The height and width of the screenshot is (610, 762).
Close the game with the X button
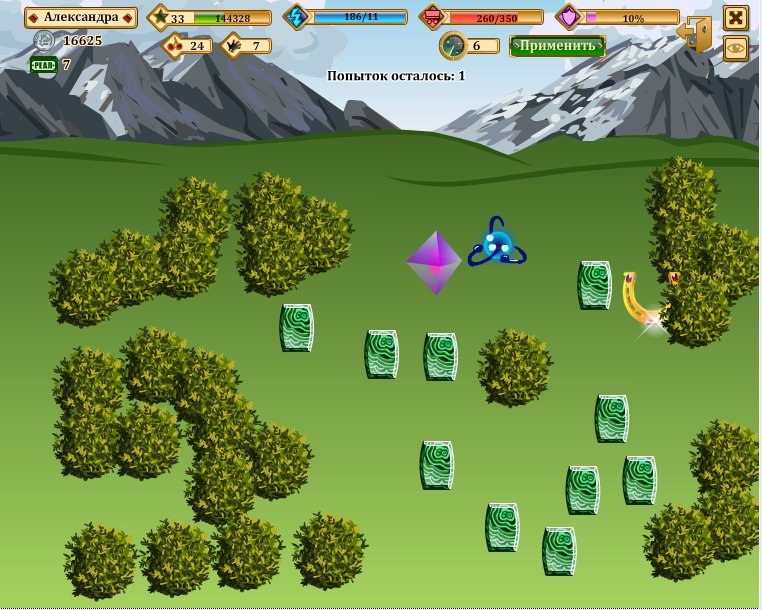coord(736,18)
